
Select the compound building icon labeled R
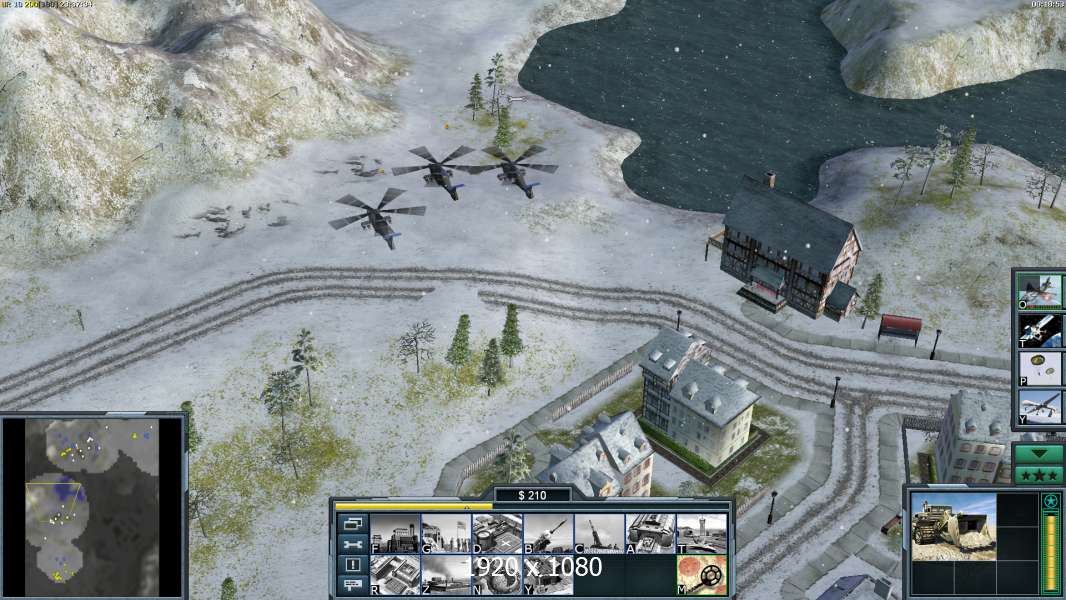(395, 575)
